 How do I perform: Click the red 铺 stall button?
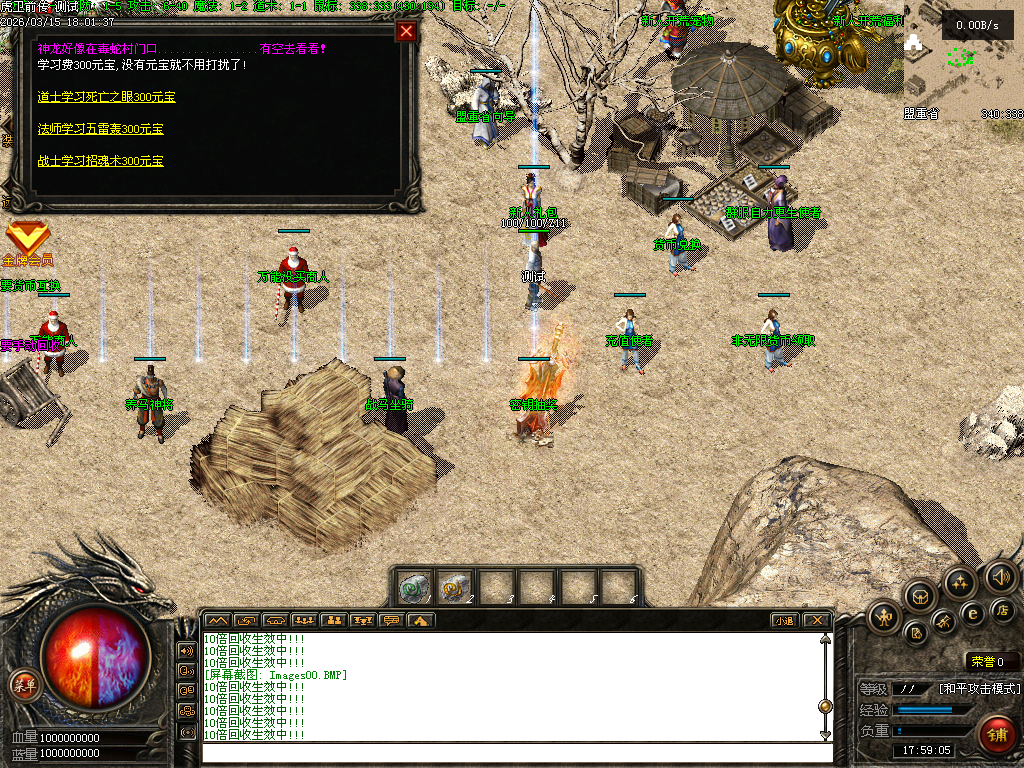(996, 735)
